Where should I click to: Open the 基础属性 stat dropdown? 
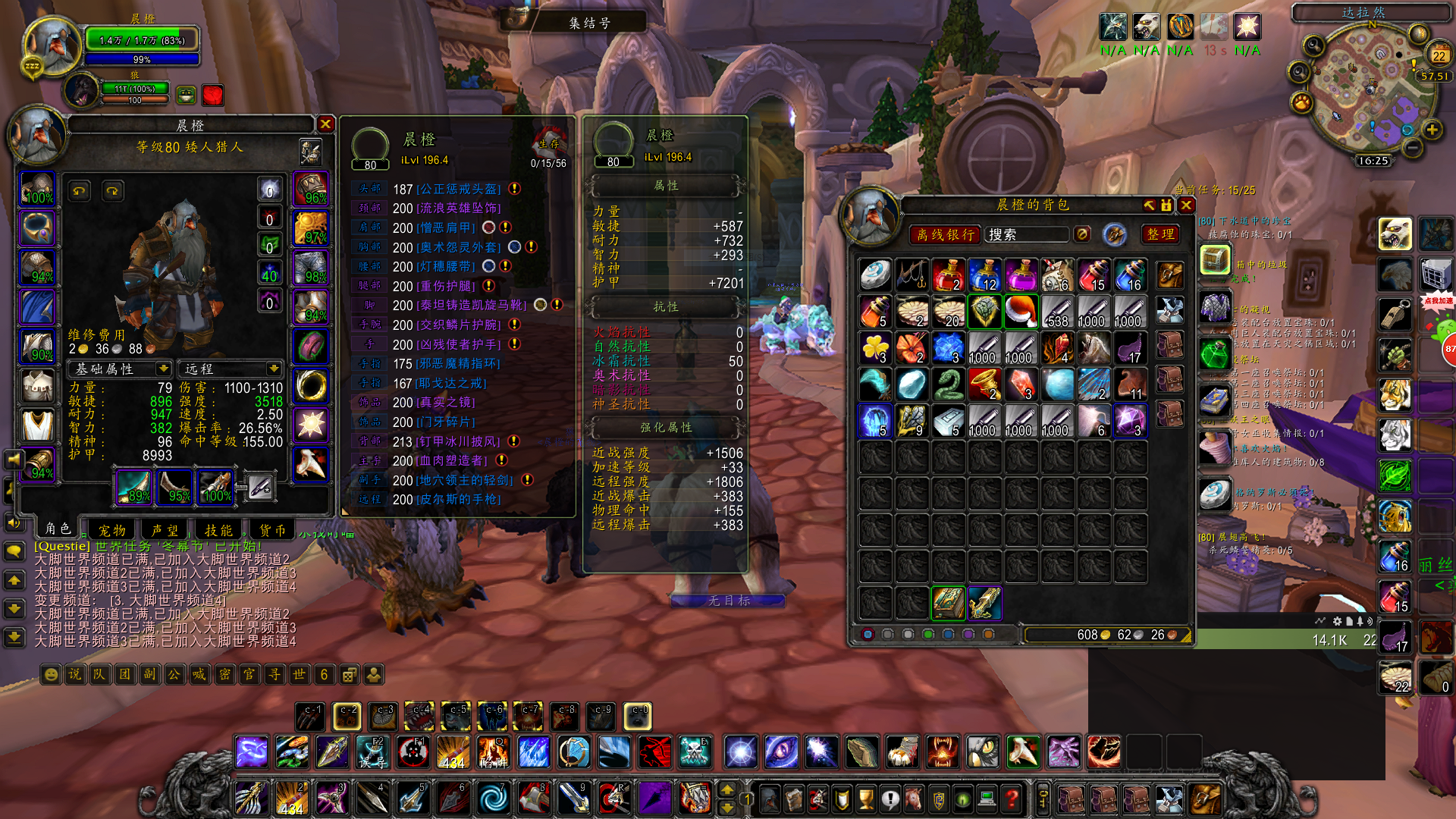[x=120, y=369]
